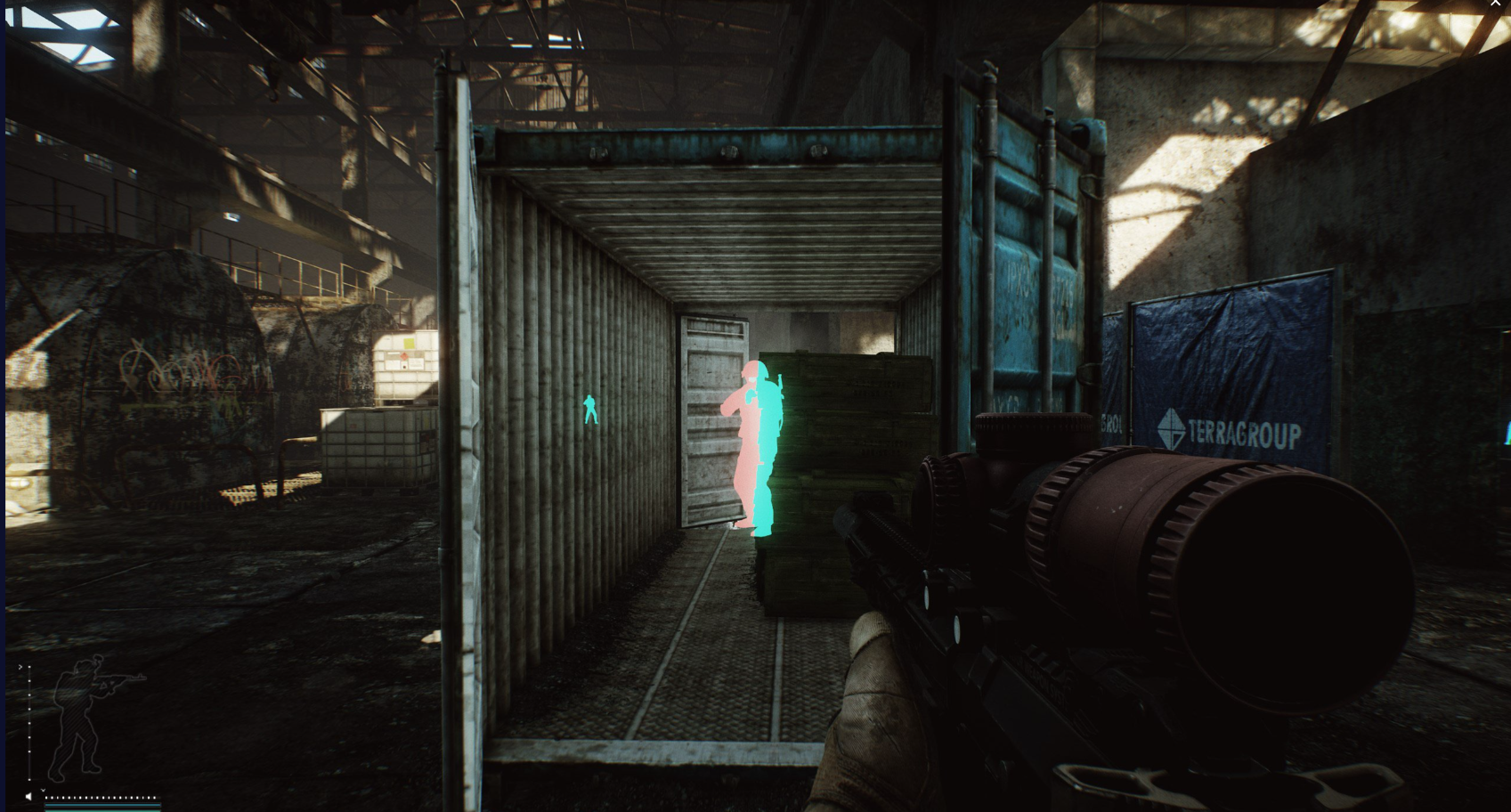This screenshot has width=1511, height=812.
Task: Click the right-facing chevron above stance bar
Action: pos(20,667)
